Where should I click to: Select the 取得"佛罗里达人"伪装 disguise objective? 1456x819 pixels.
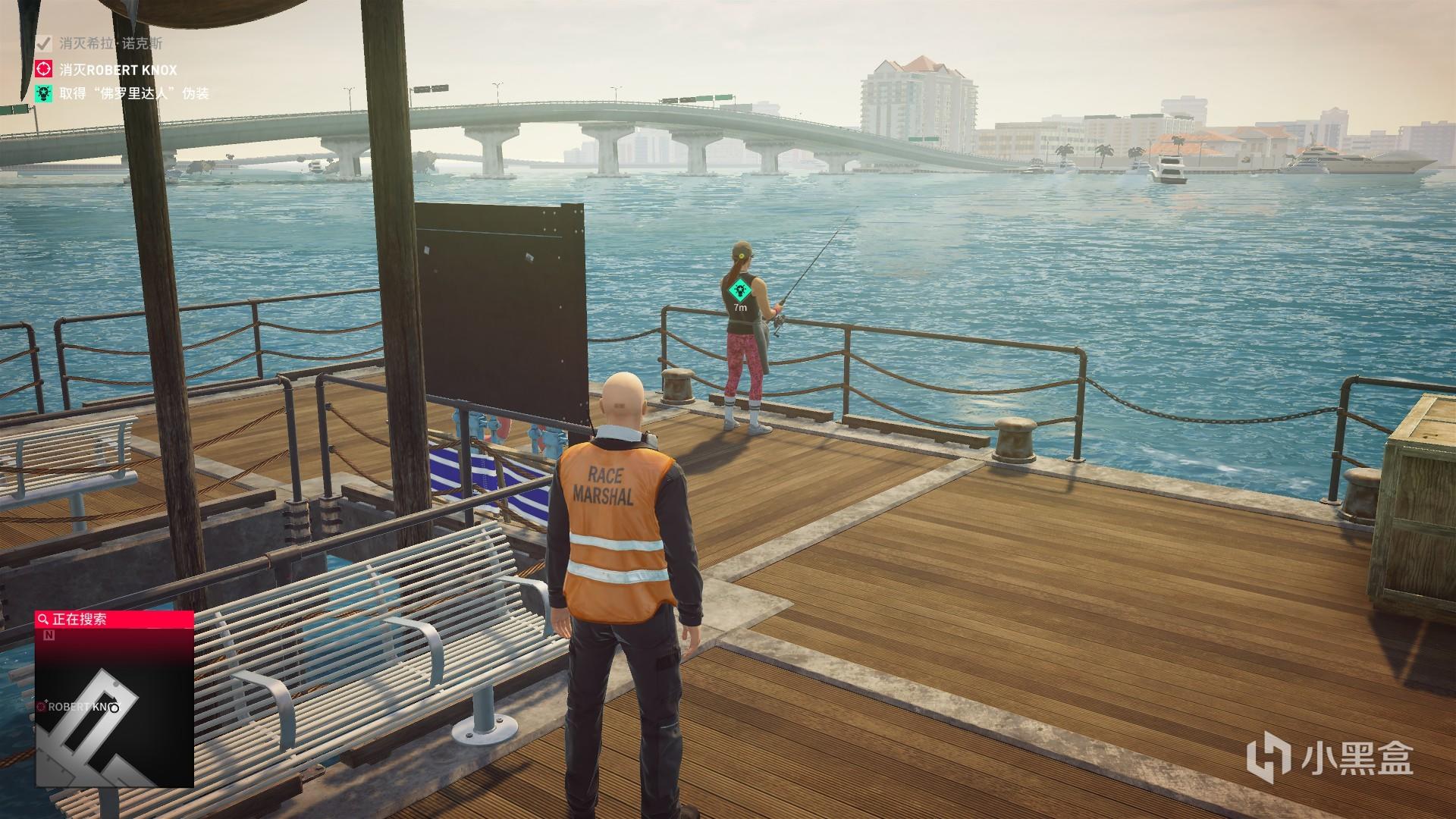point(133,94)
